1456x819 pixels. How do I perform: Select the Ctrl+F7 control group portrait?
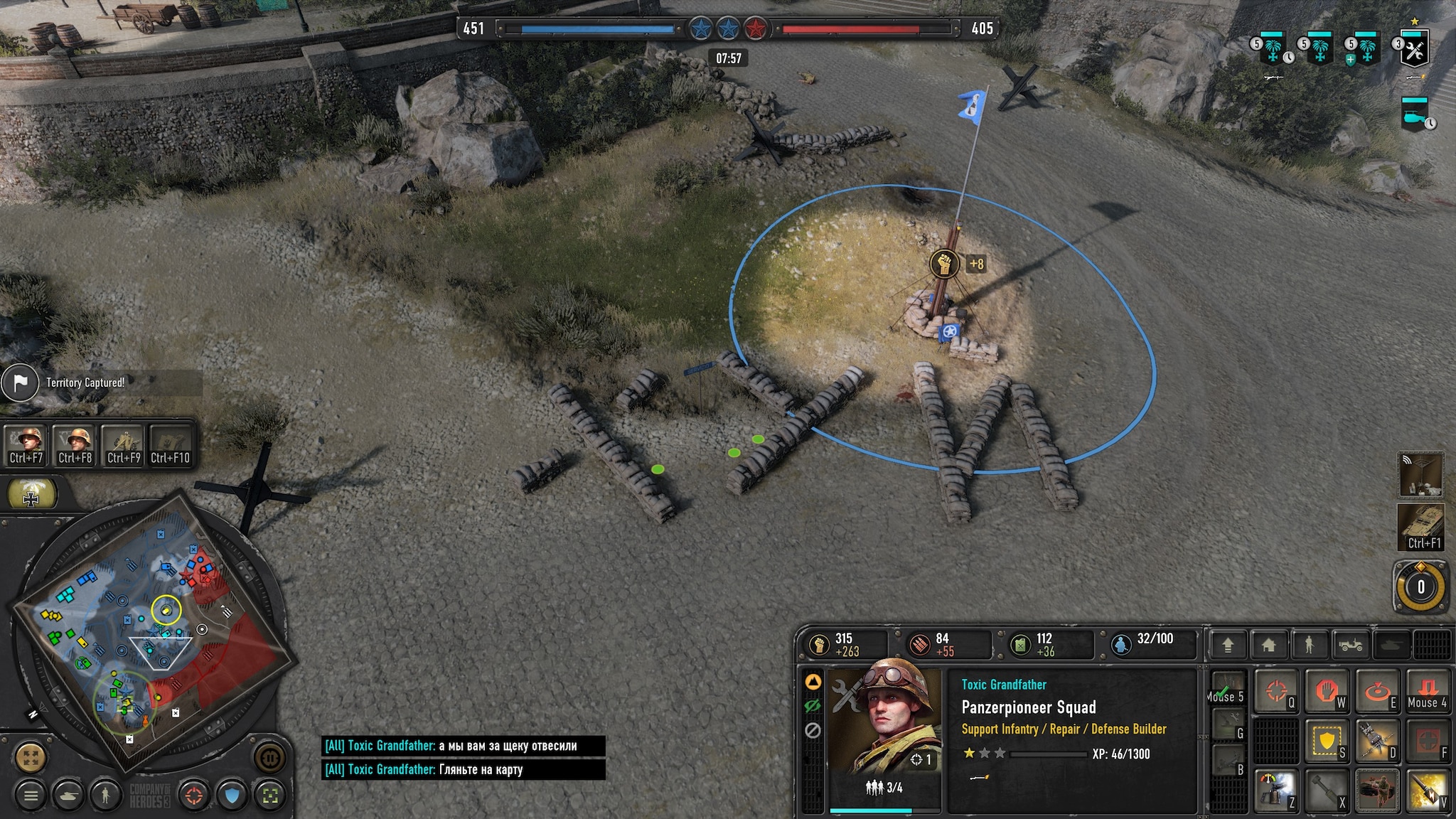coord(27,445)
